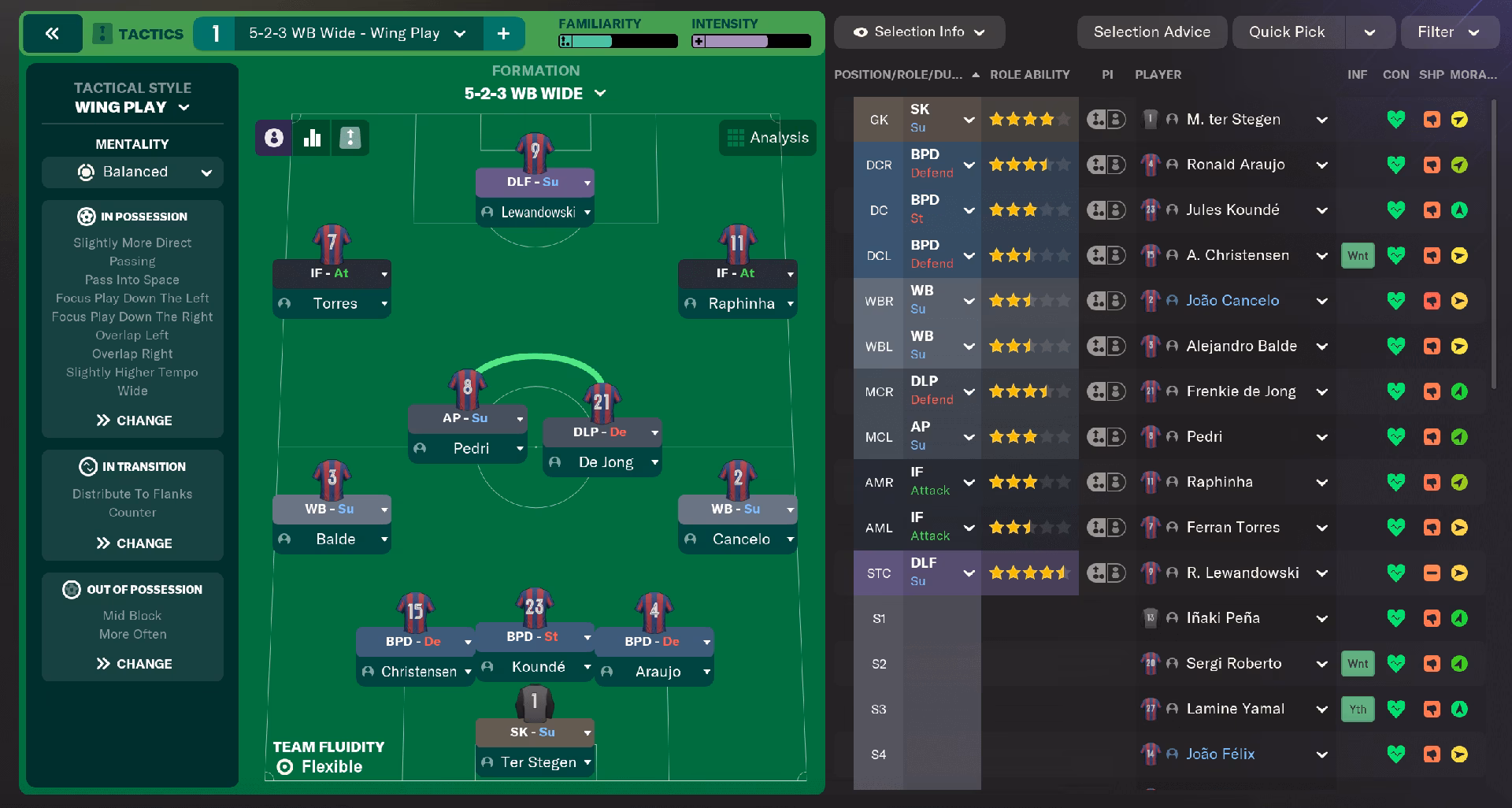Image resolution: width=1512 pixels, height=808 pixels.
Task: Change the In Transition instructions
Action: (x=133, y=543)
